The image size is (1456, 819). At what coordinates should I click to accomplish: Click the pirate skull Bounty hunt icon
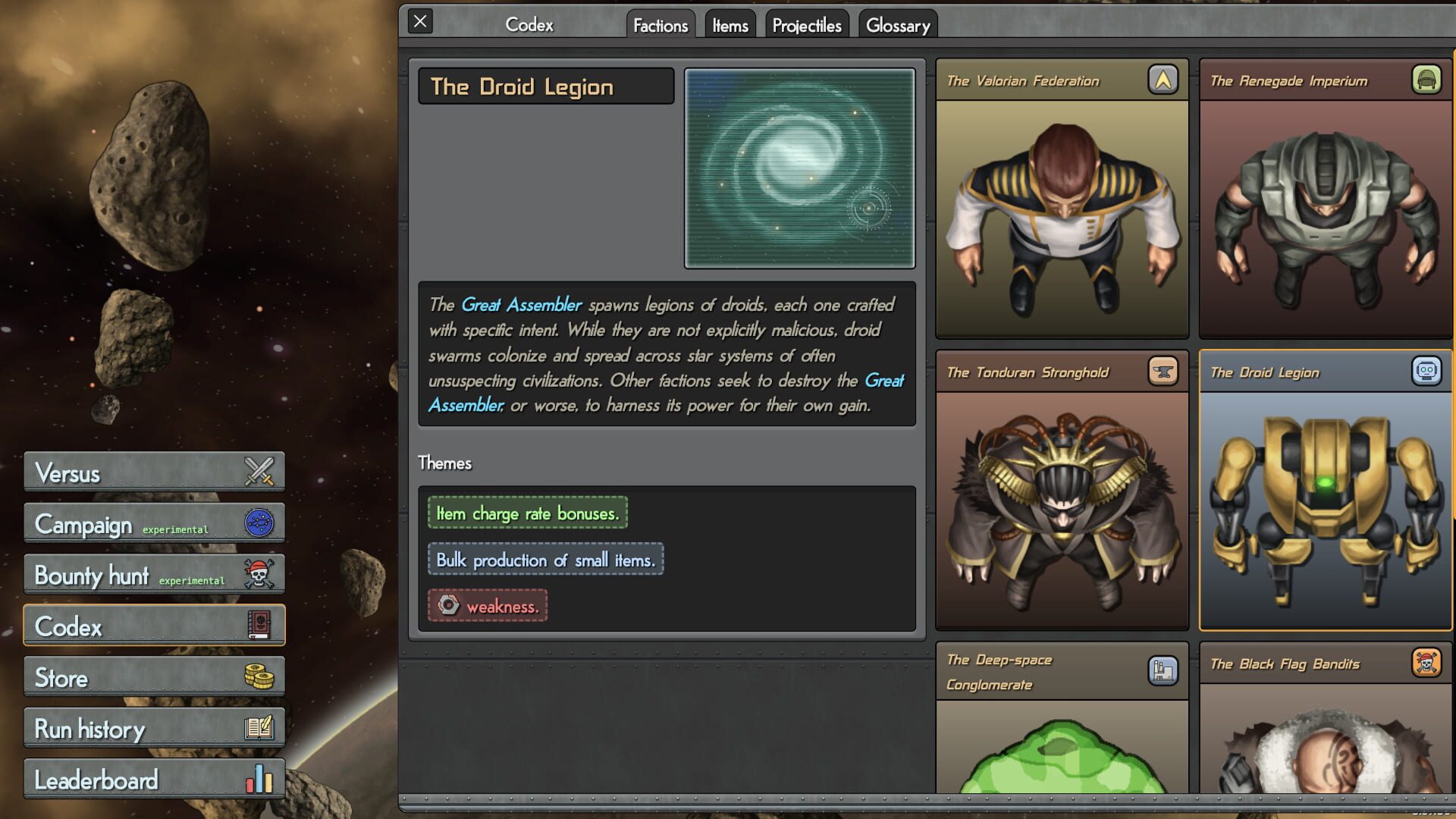click(x=259, y=573)
